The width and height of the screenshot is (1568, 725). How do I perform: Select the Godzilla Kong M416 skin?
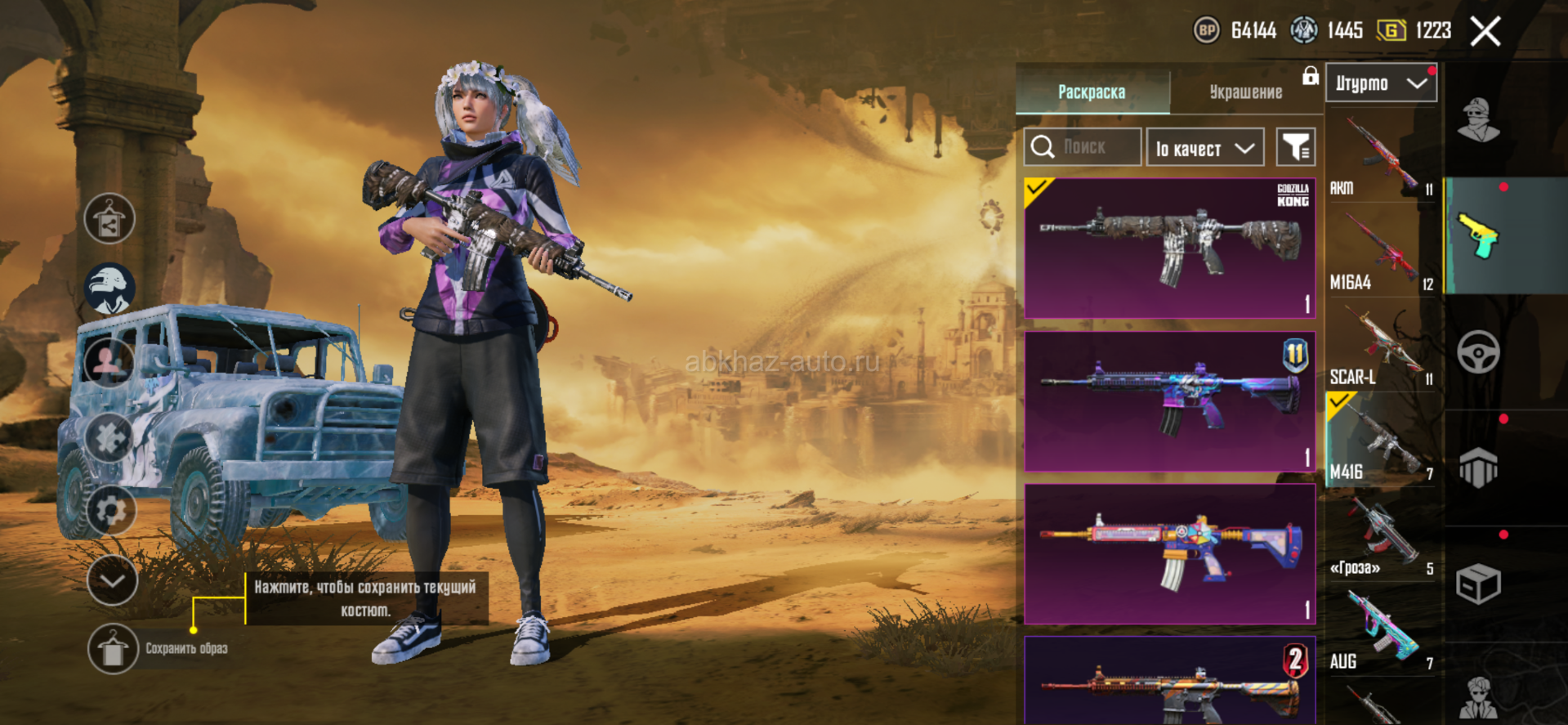1169,248
